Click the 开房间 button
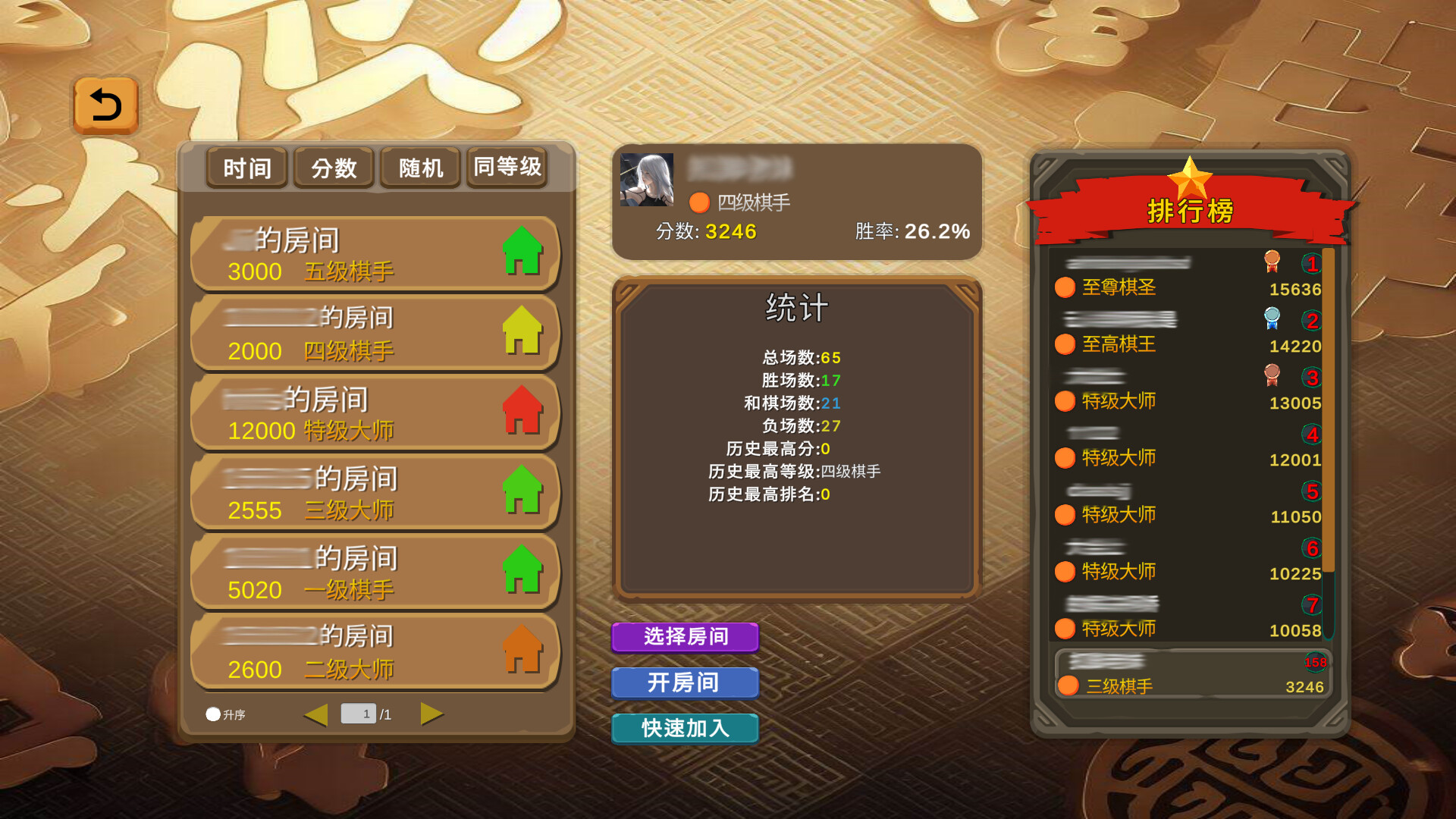1456x819 pixels. pos(685,683)
